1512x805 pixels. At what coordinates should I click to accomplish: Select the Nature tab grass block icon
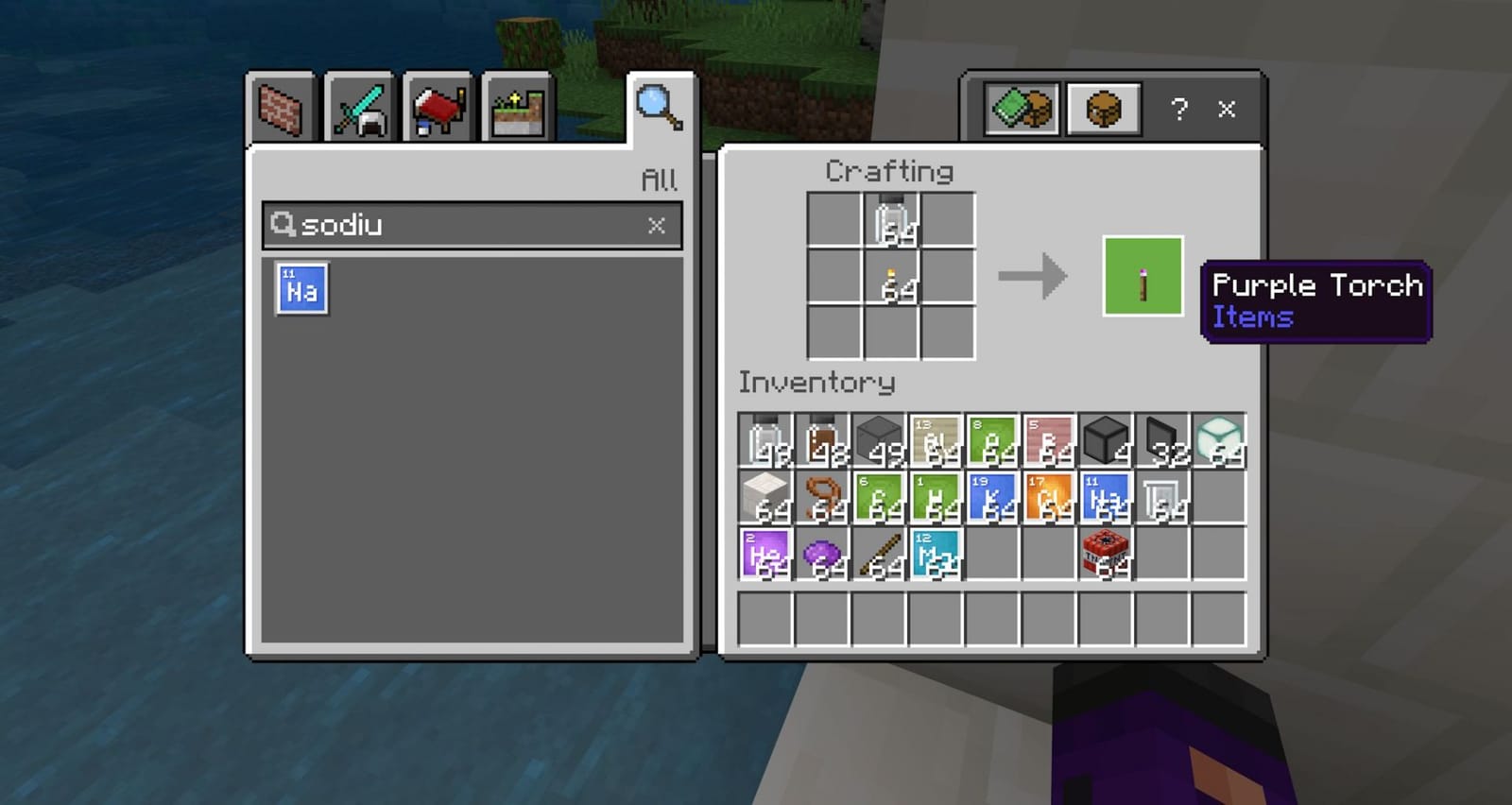513,108
